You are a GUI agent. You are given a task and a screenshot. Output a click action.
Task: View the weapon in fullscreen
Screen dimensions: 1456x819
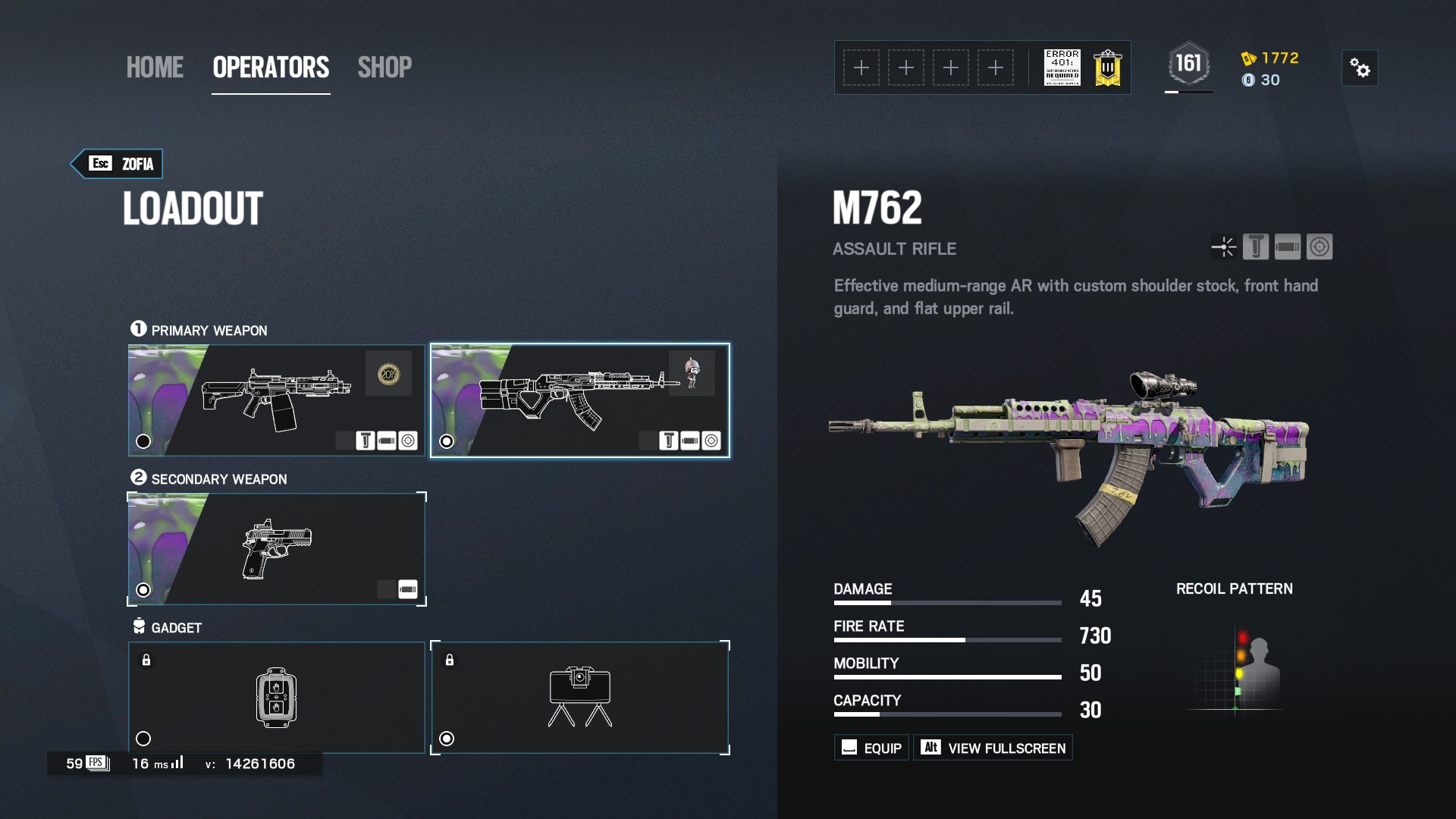(x=993, y=748)
